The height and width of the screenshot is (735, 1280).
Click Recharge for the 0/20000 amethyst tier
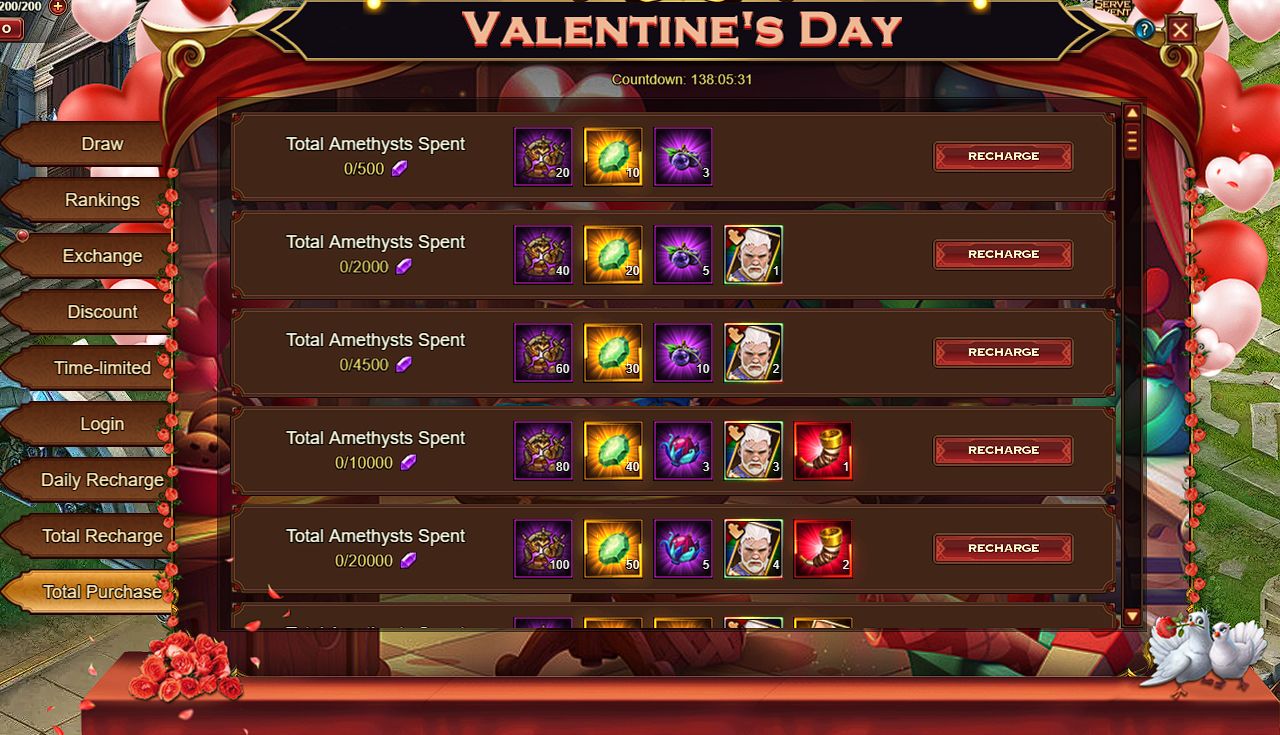click(x=1003, y=548)
